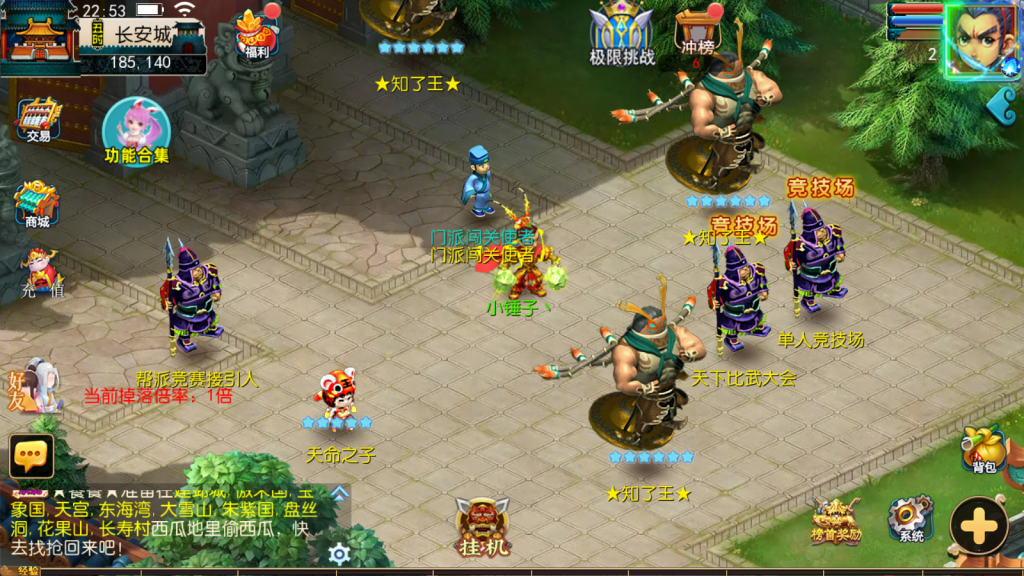
Task: Open the 商城 shop
Action: click(36, 205)
